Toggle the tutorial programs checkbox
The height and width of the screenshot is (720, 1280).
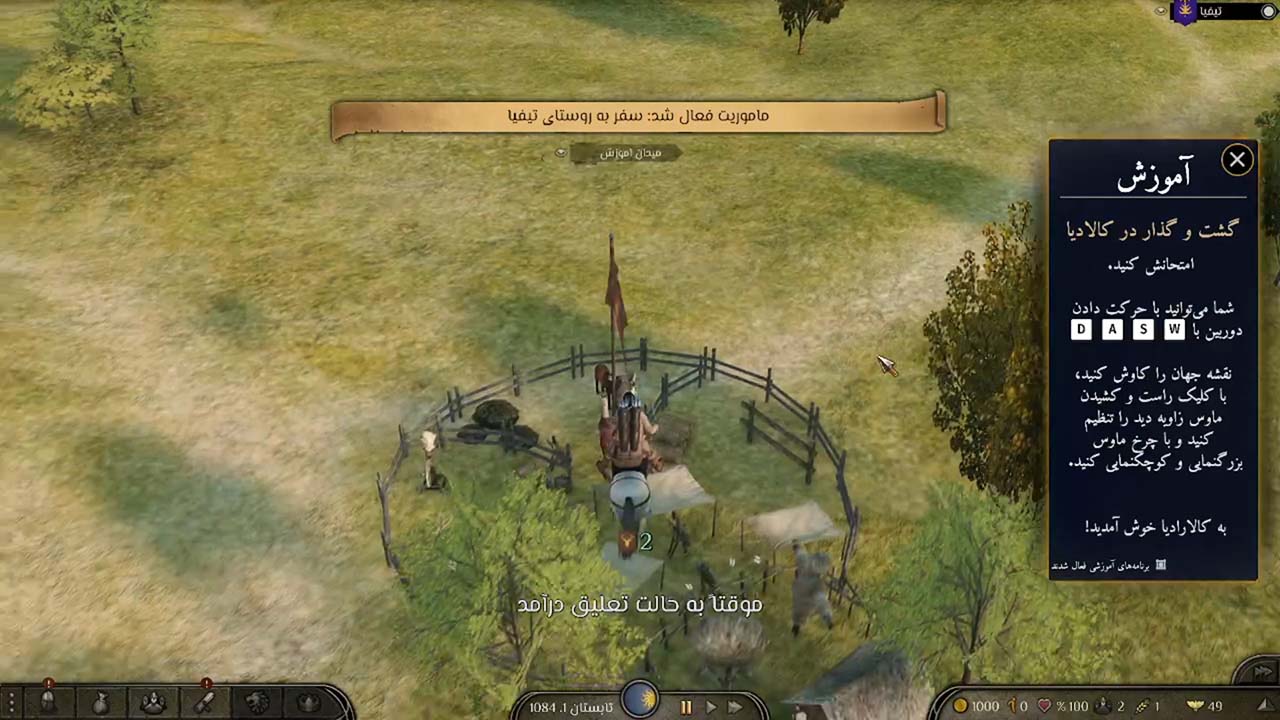(1160, 566)
